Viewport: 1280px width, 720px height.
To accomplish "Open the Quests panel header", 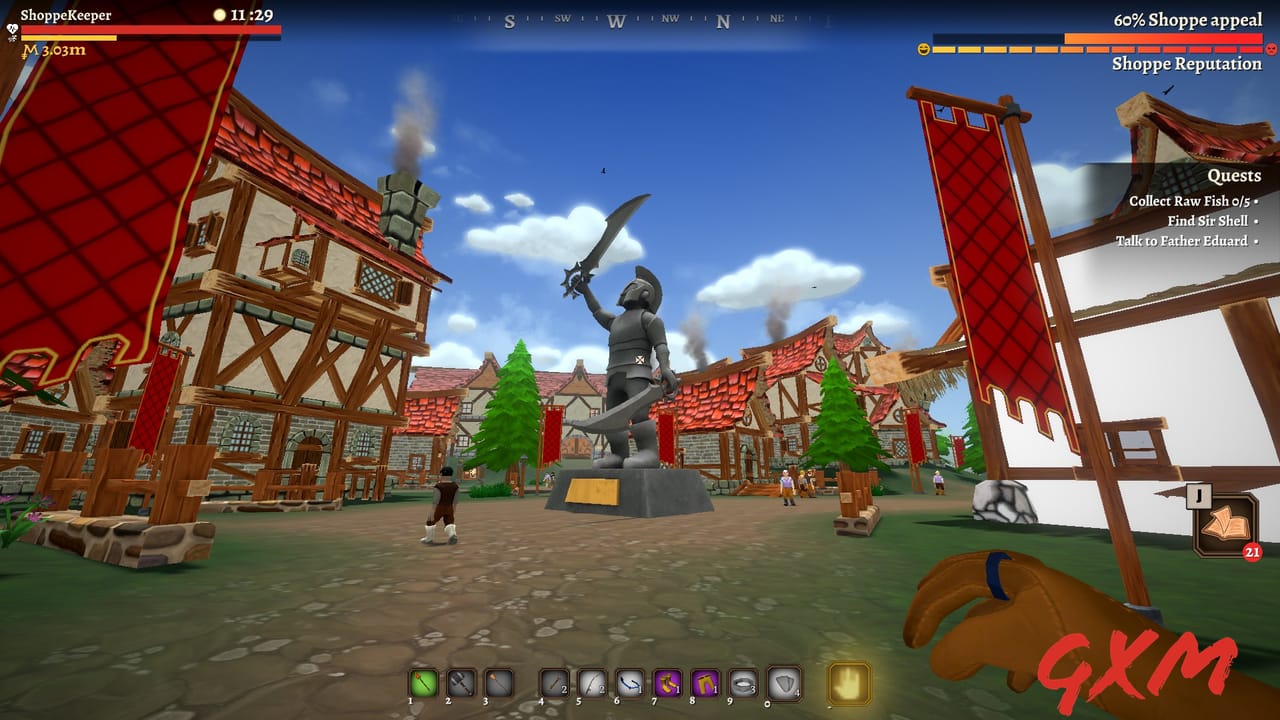I will [1235, 175].
